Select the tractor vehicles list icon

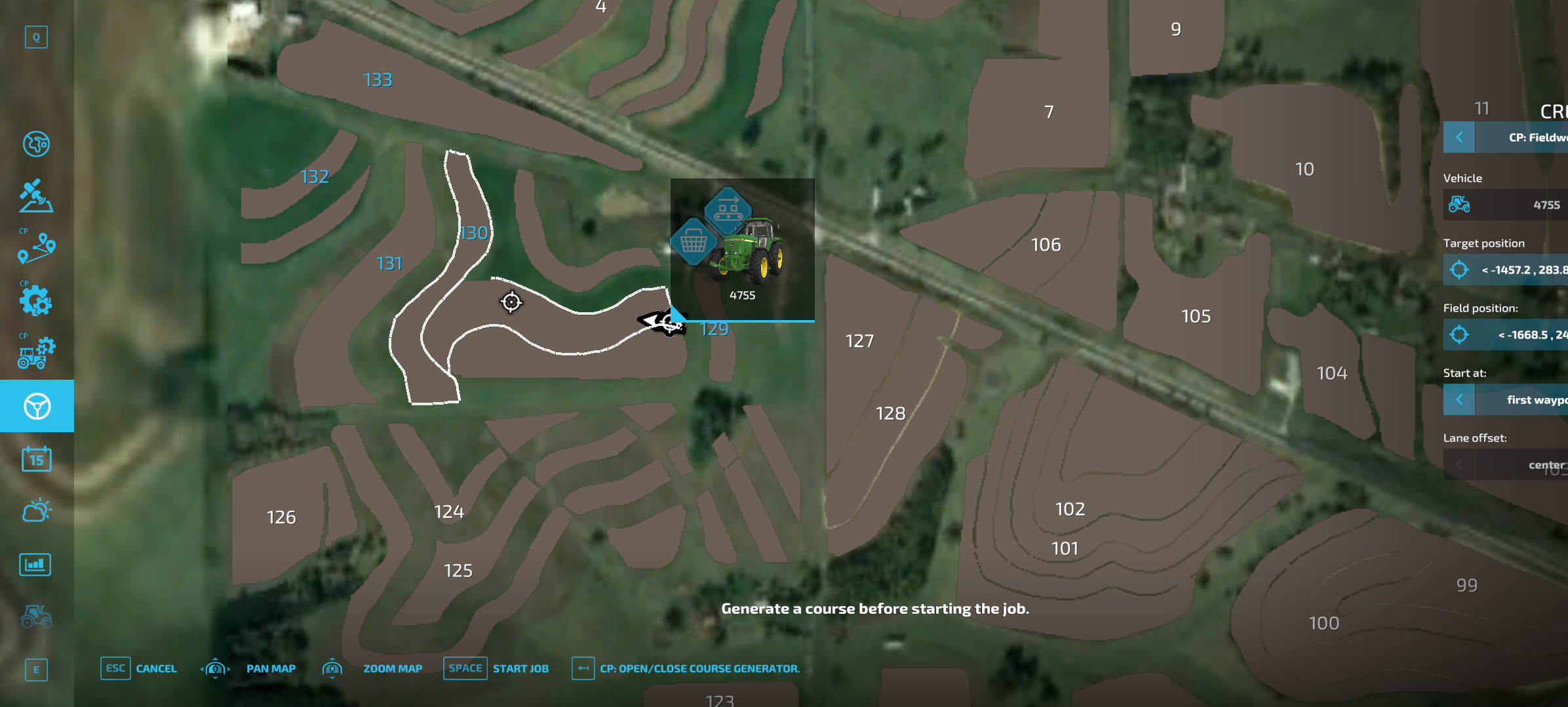pos(37,616)
